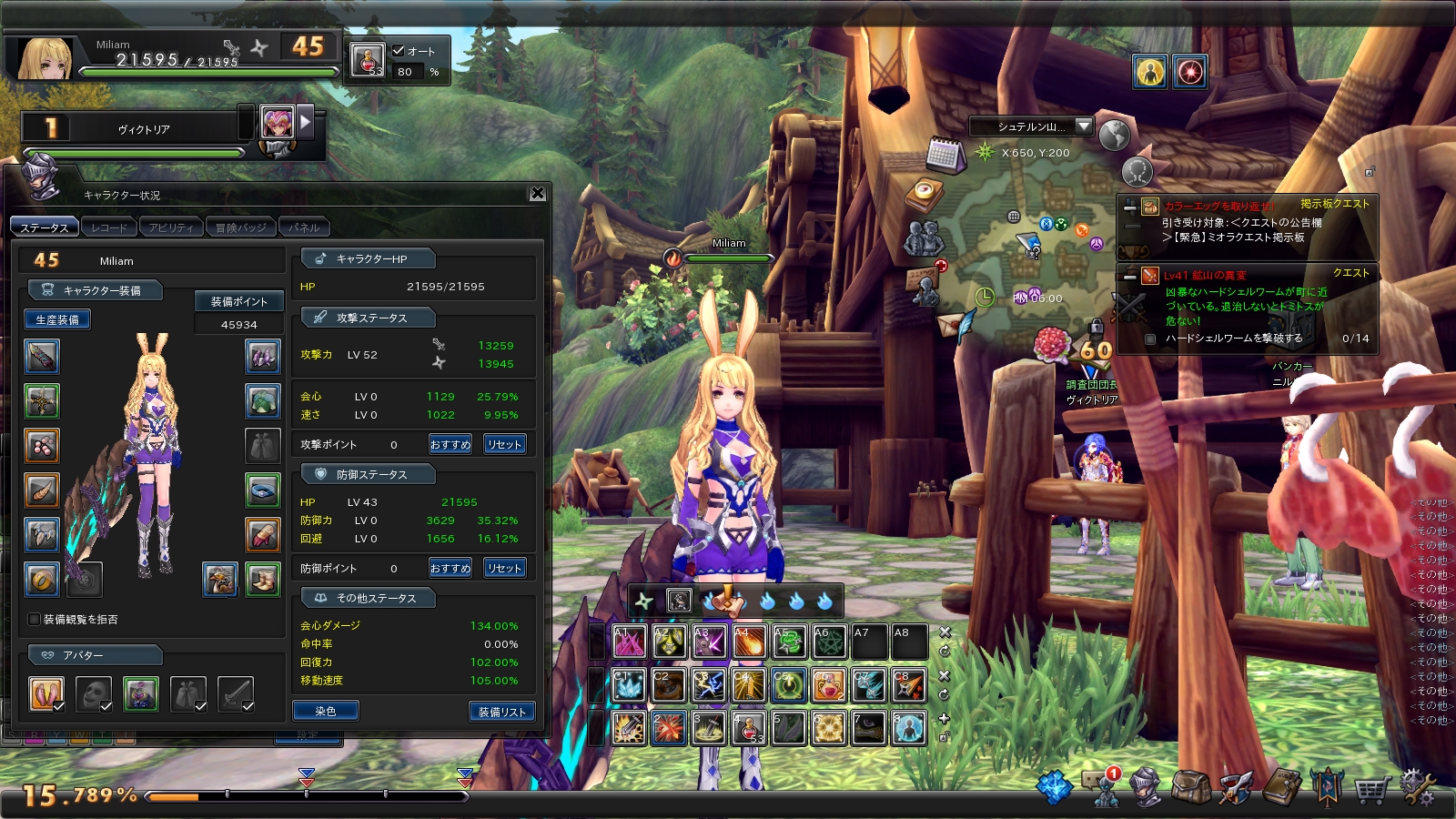
Task: Select the boots equipment slot
Action: pos(263,579)
